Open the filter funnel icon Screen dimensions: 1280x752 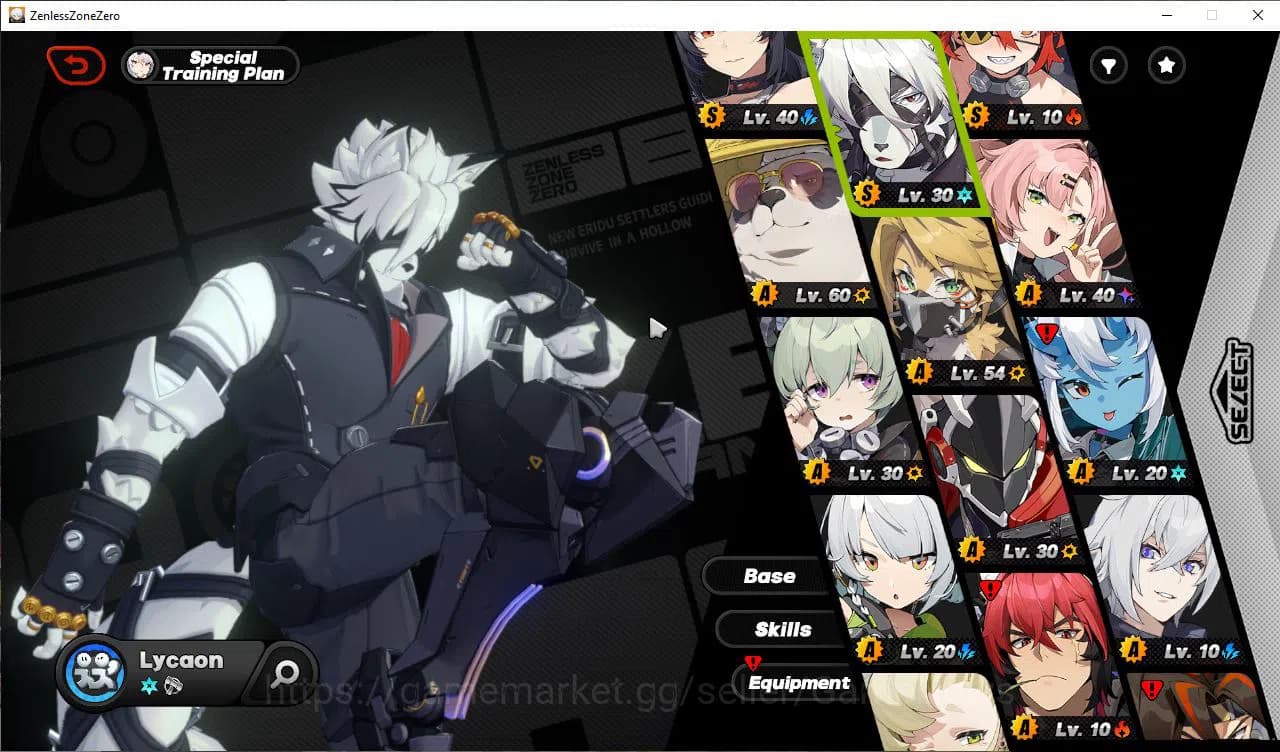point(1108,65)
